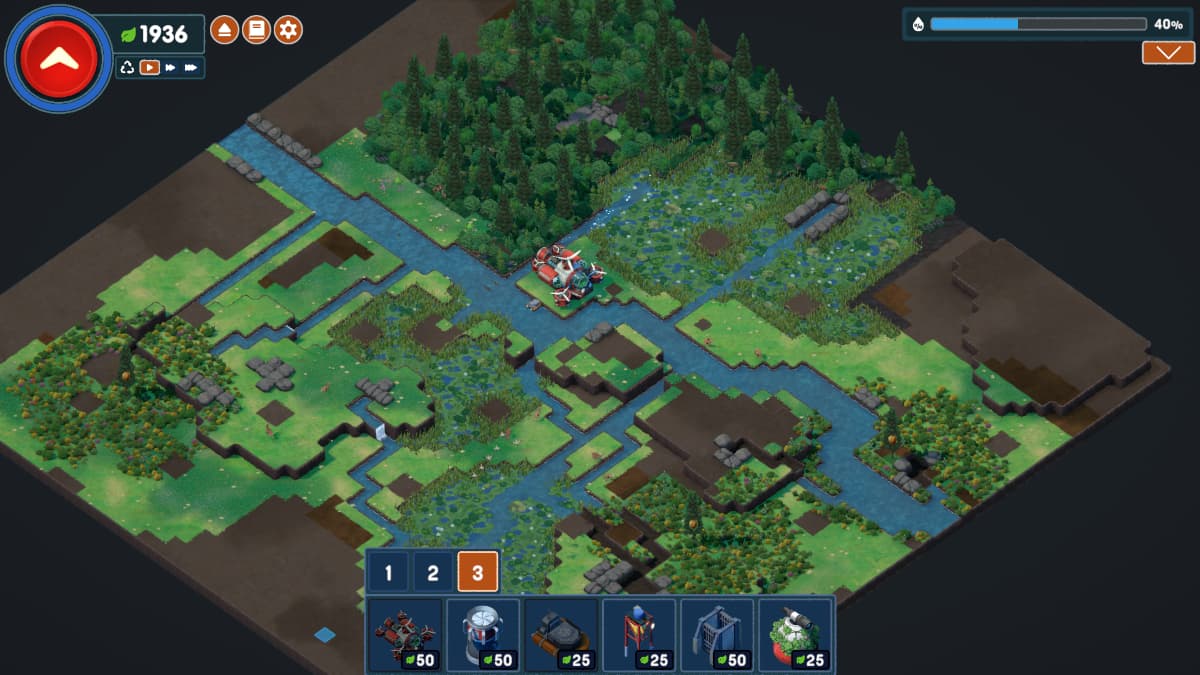
Task: Set game speed to double fast-forward
Action: point(171,67)
